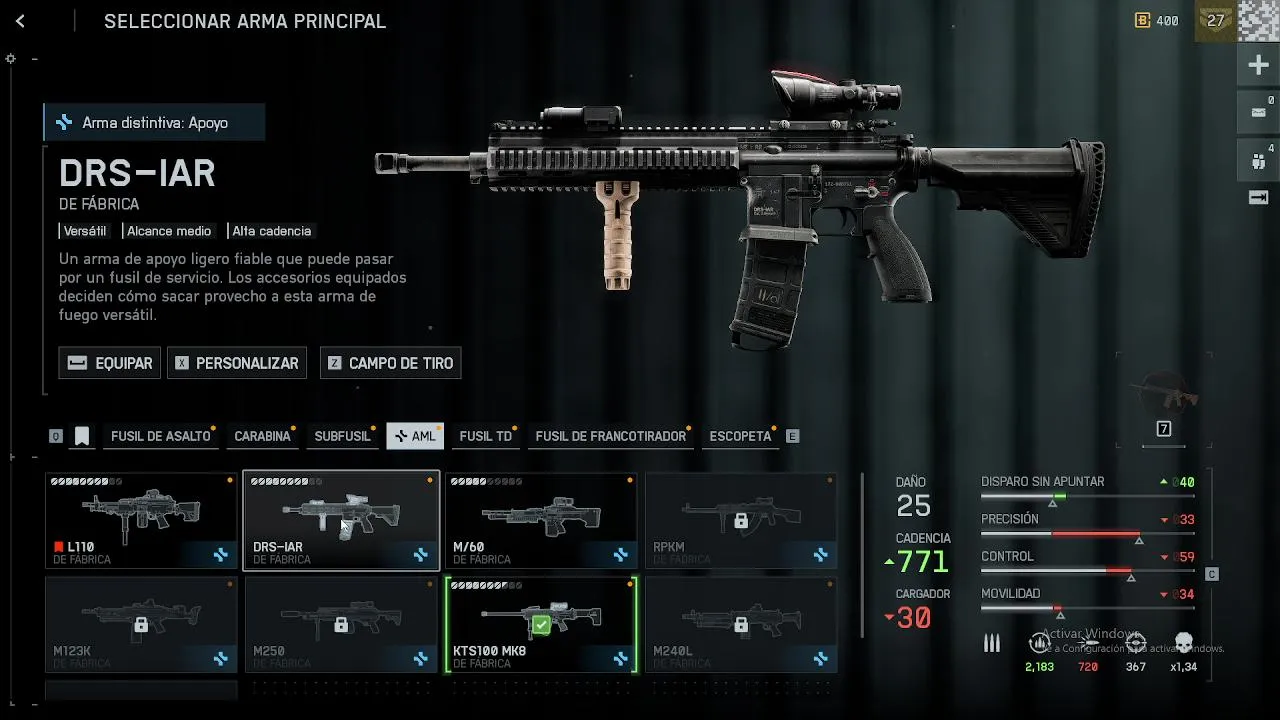Select the AML weapon category tab

pyautogui.click(x=415, y=436)
